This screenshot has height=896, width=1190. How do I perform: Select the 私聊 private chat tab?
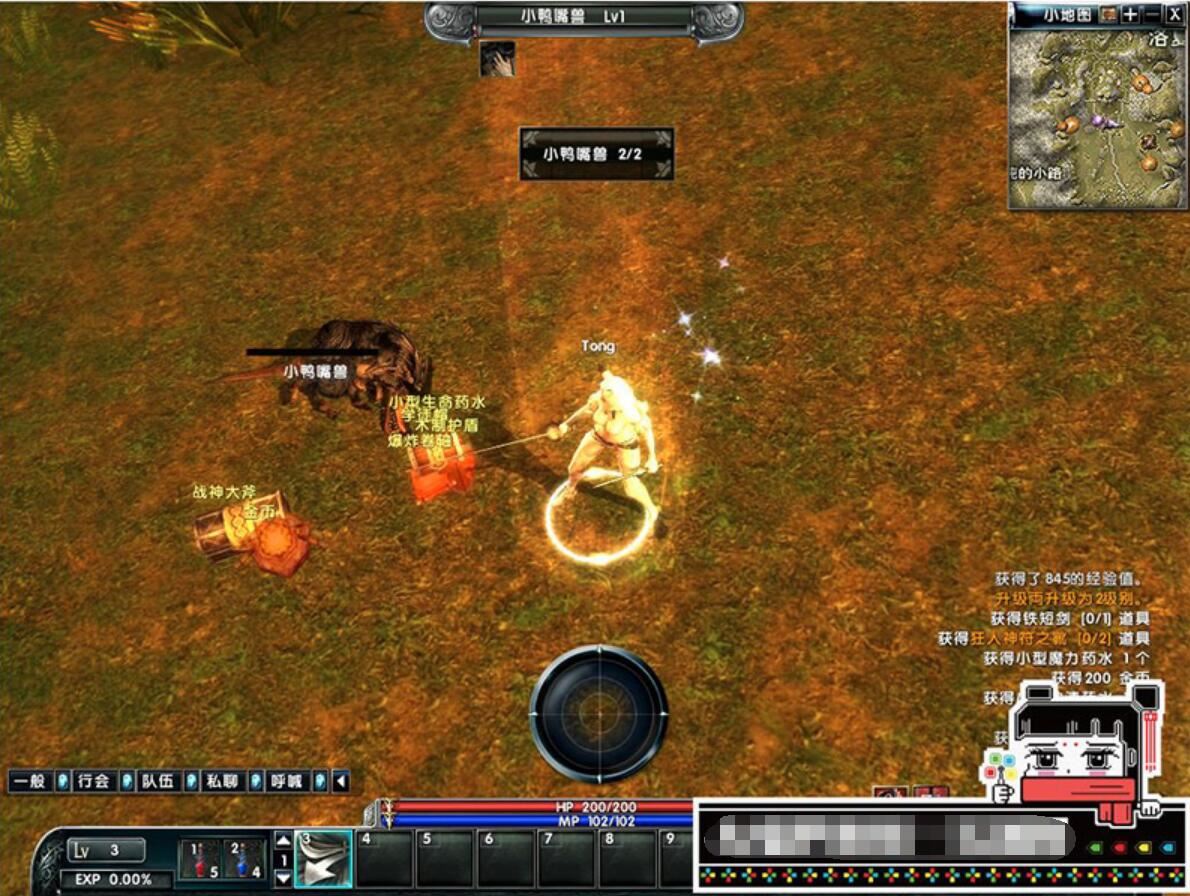pyautogui.click(x=222, y=781)
